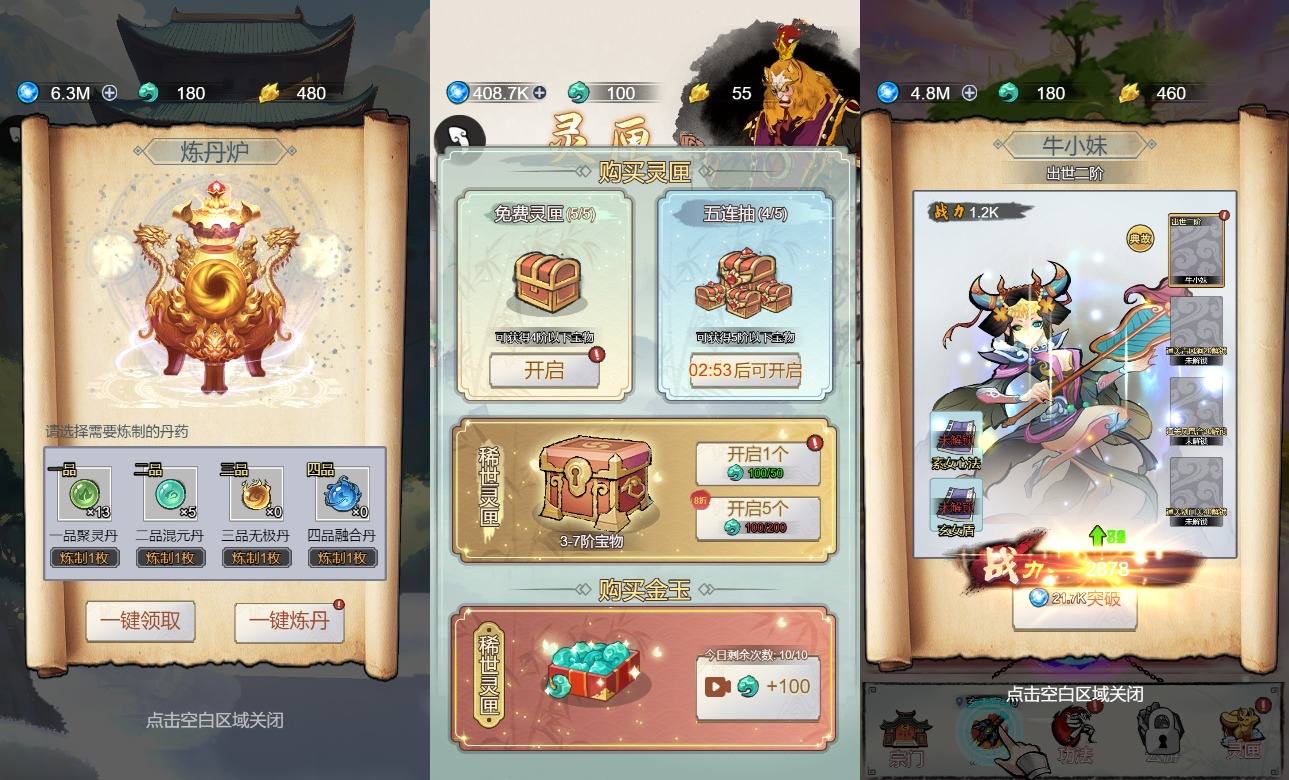The image size is (1289, 780).
Task: Select the 一品聚灵丹 pill icon
Action: [83, 494]
